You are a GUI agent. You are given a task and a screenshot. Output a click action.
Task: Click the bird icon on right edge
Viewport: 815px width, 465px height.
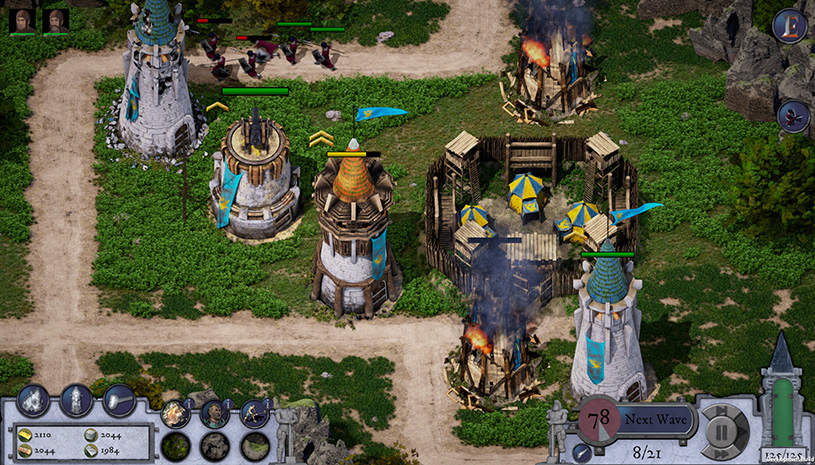click(793, 116)
